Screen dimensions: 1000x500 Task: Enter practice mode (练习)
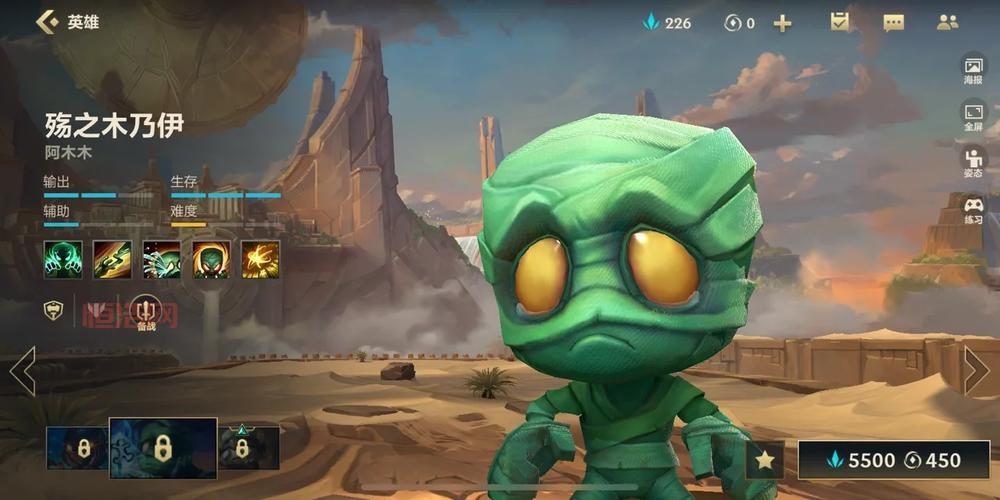pos(973,209)
